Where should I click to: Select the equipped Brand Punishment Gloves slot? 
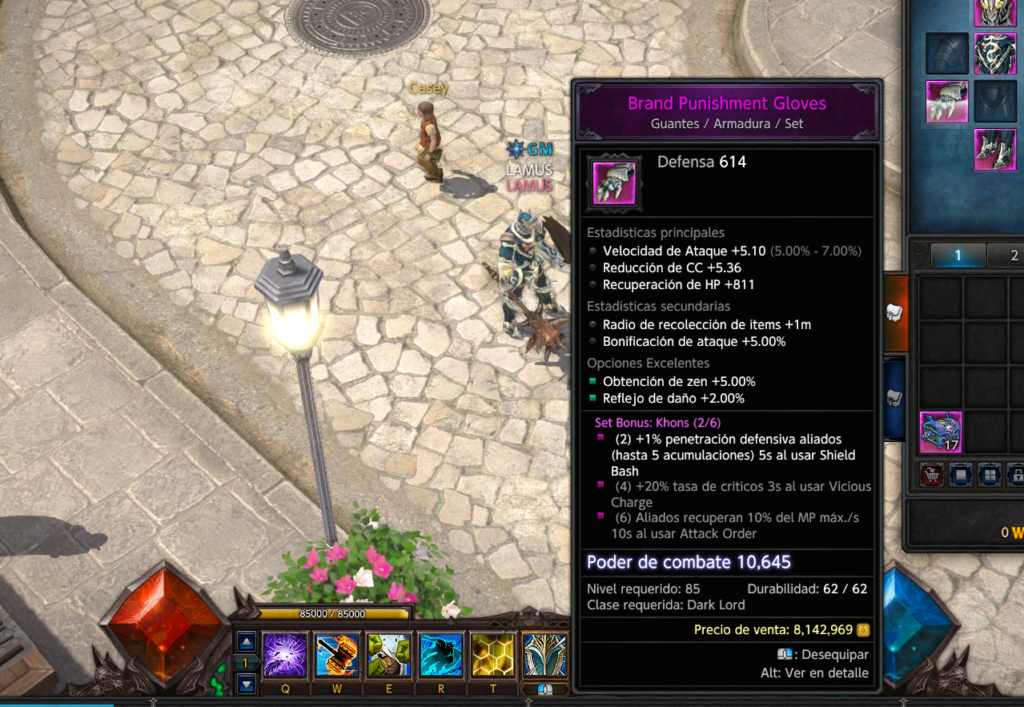tap(946, 102)
